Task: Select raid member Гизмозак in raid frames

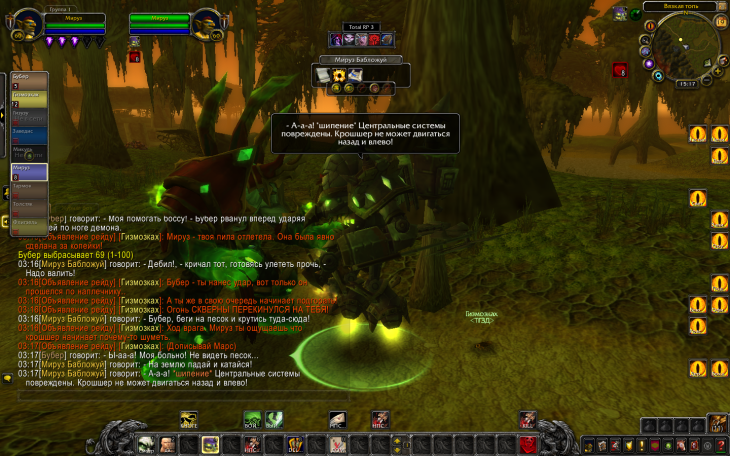Action: pos(28,96)
